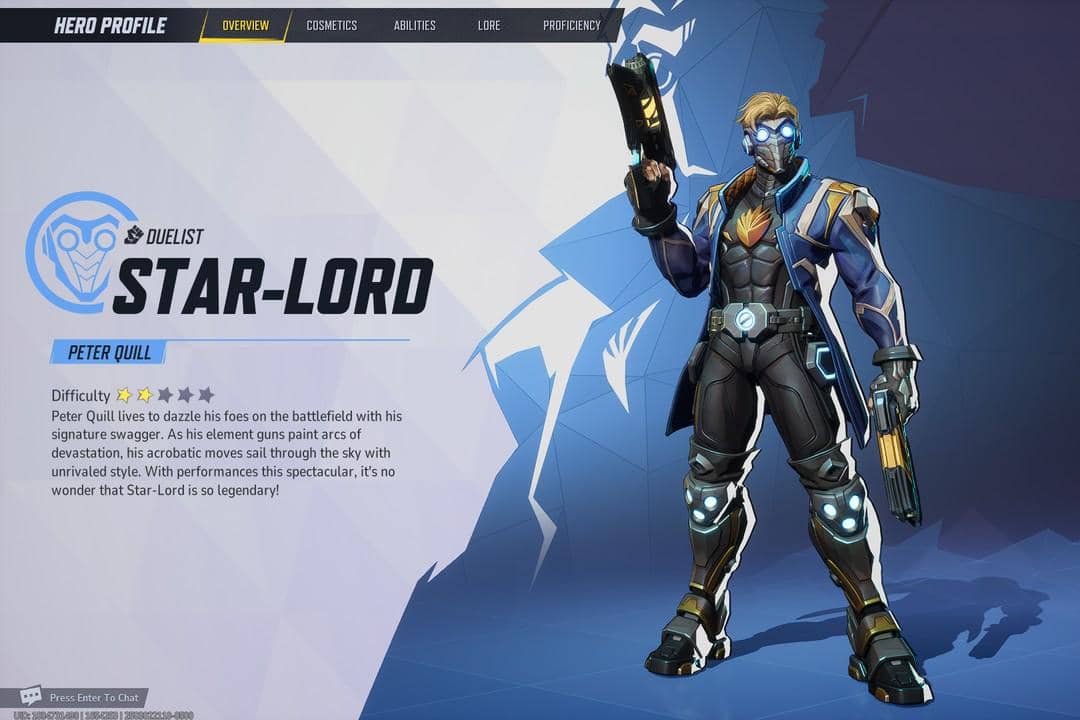Select the Lore tab
Screen dimensions: 1080x720
coord(489,25)
